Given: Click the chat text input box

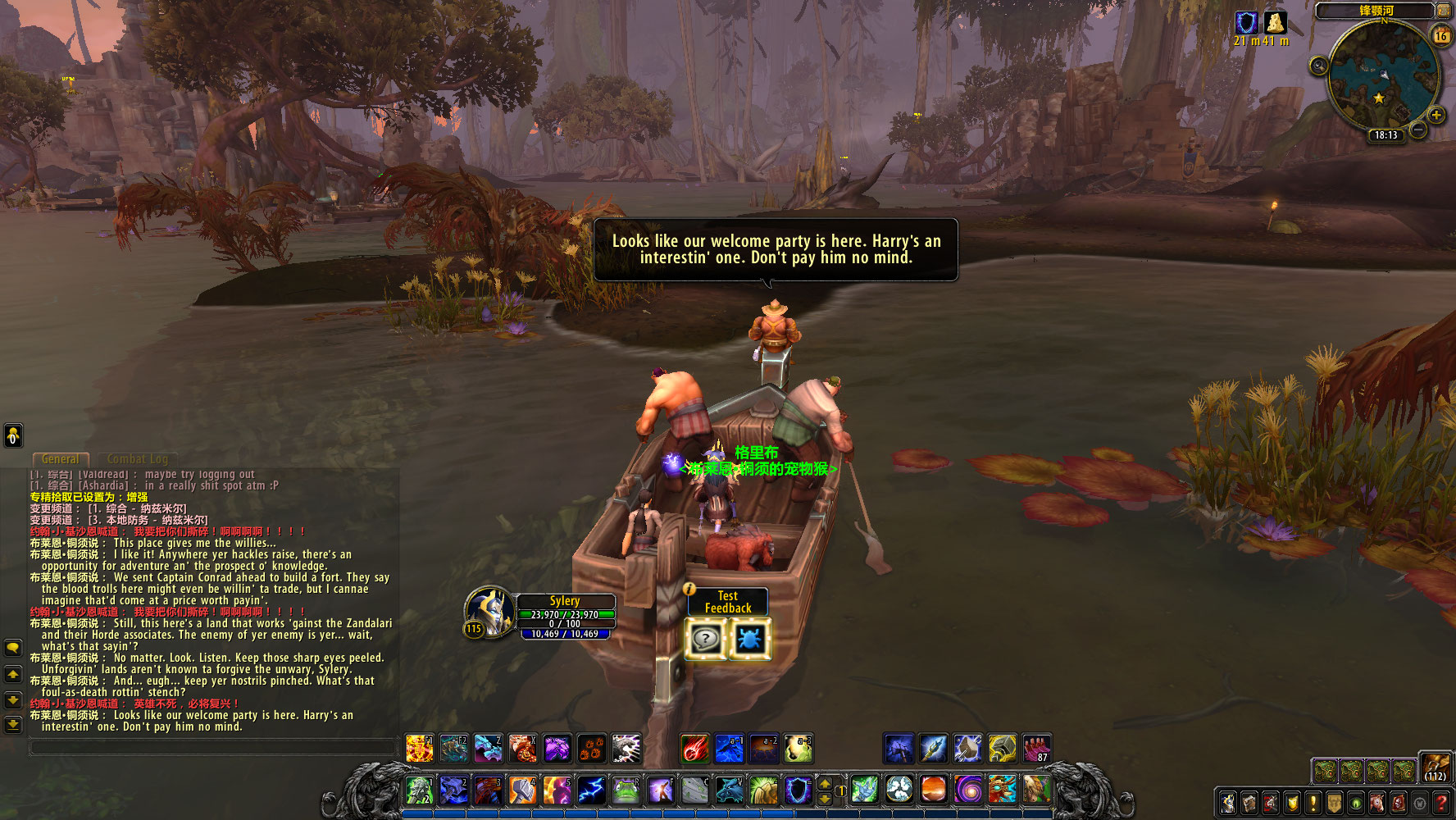Looking at the screenshot, I should 213,747.
